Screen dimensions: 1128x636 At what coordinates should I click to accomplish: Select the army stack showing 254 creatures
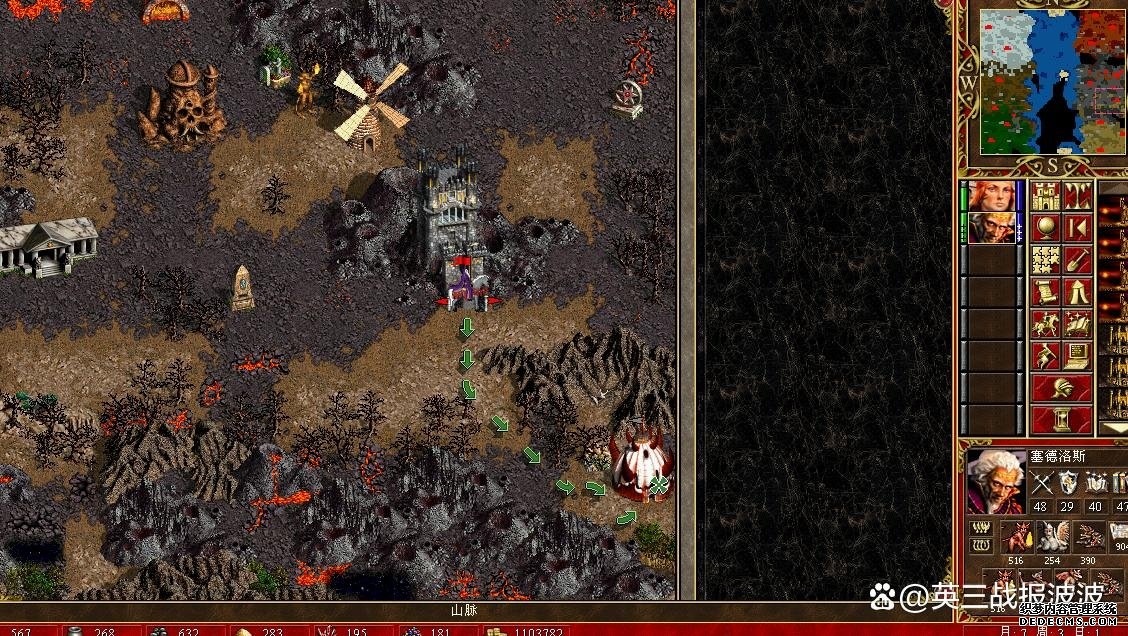tap(1054, 538)
